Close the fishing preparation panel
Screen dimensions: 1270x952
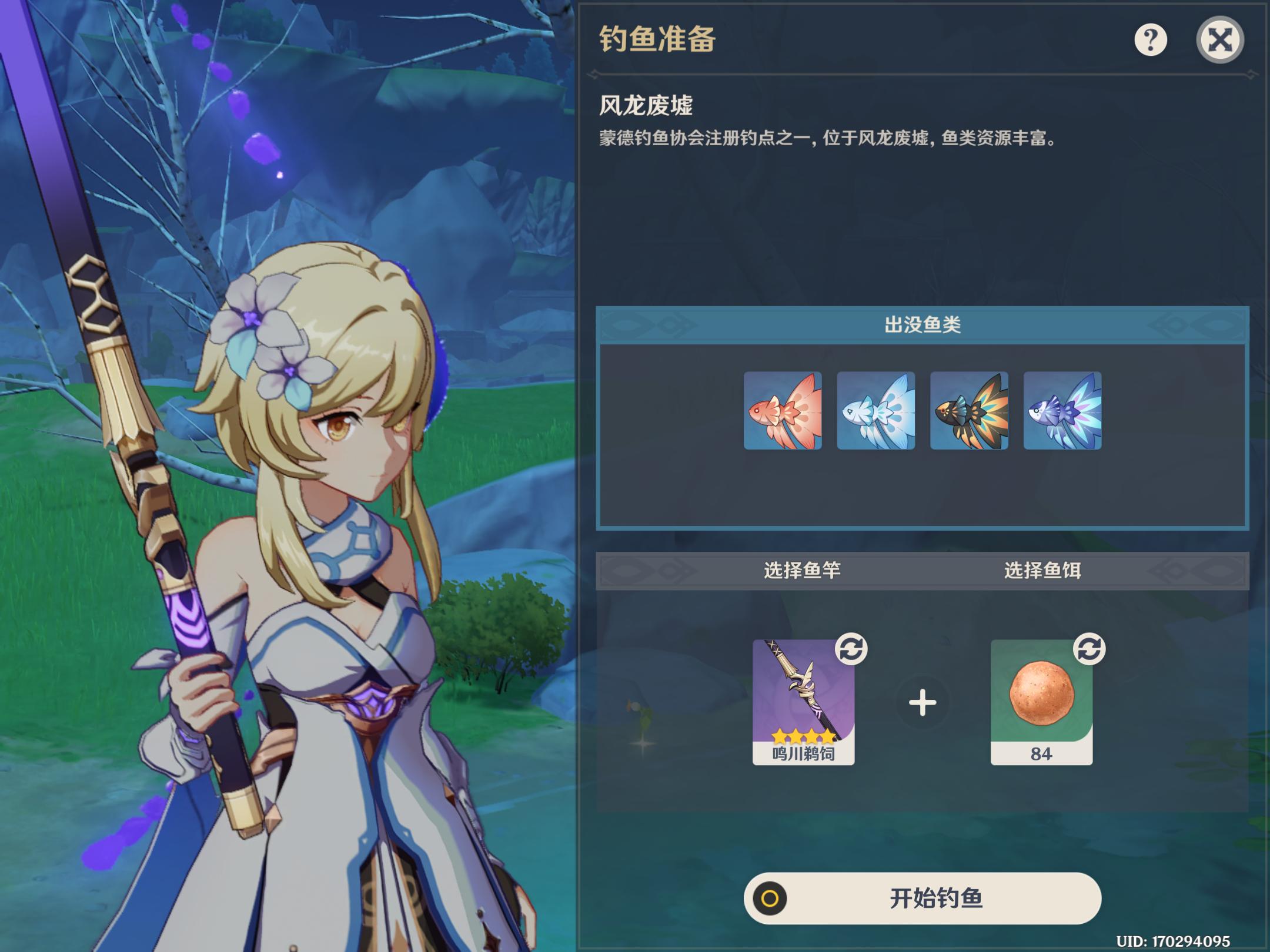click(x=1219, y=40)
